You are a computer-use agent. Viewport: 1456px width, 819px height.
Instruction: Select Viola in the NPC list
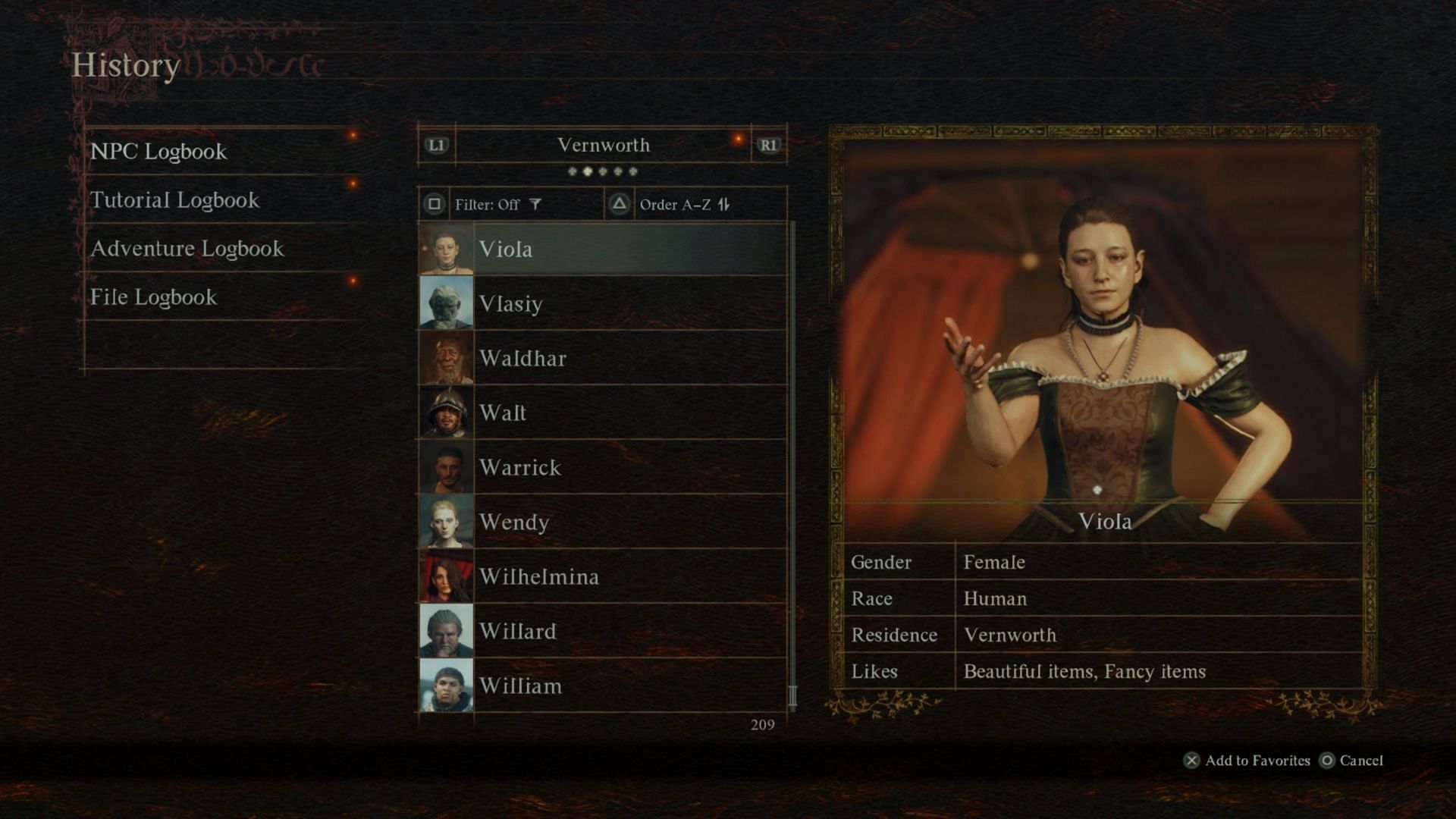(x=602, y=249)
